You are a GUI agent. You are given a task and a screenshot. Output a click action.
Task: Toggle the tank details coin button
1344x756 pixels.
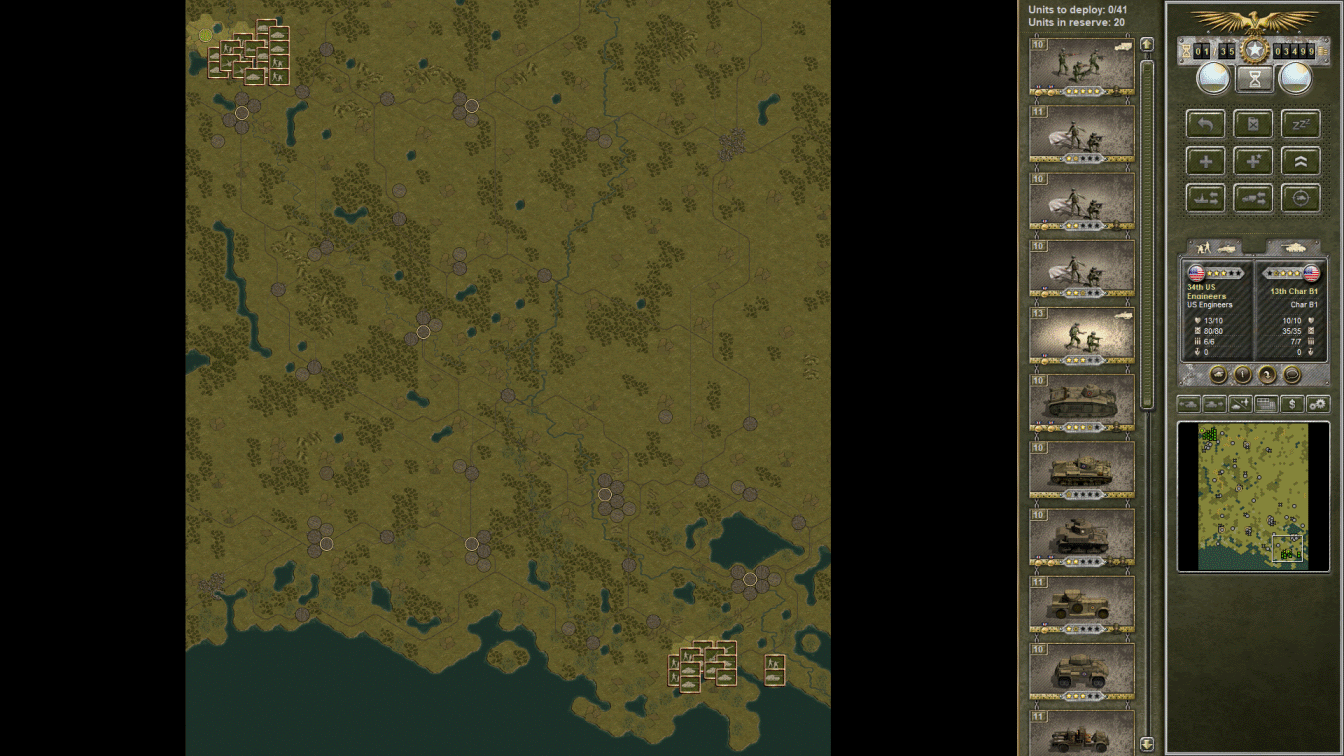click(1218, 374)
